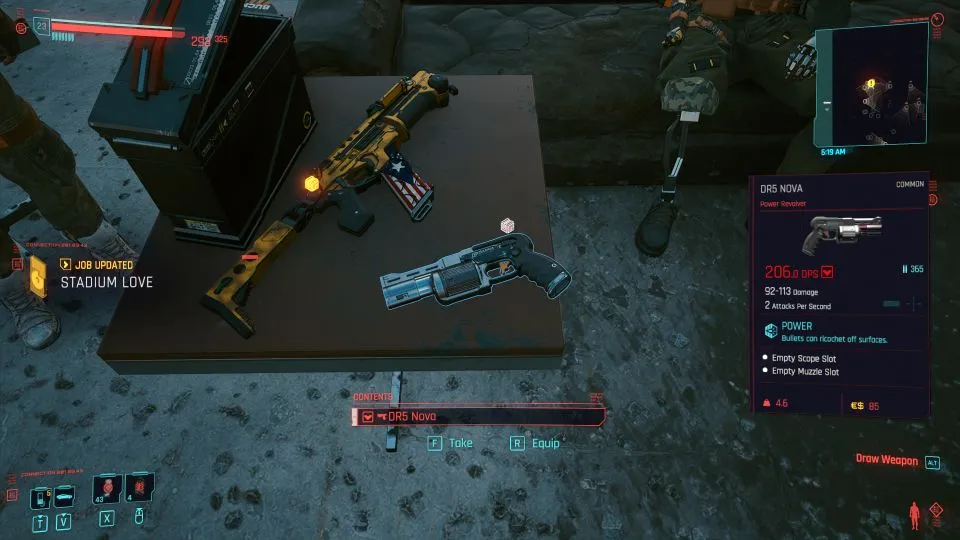Select the DR5 Nova loot entry
This screenshot has height=540, width=960.
pos(480,417)
